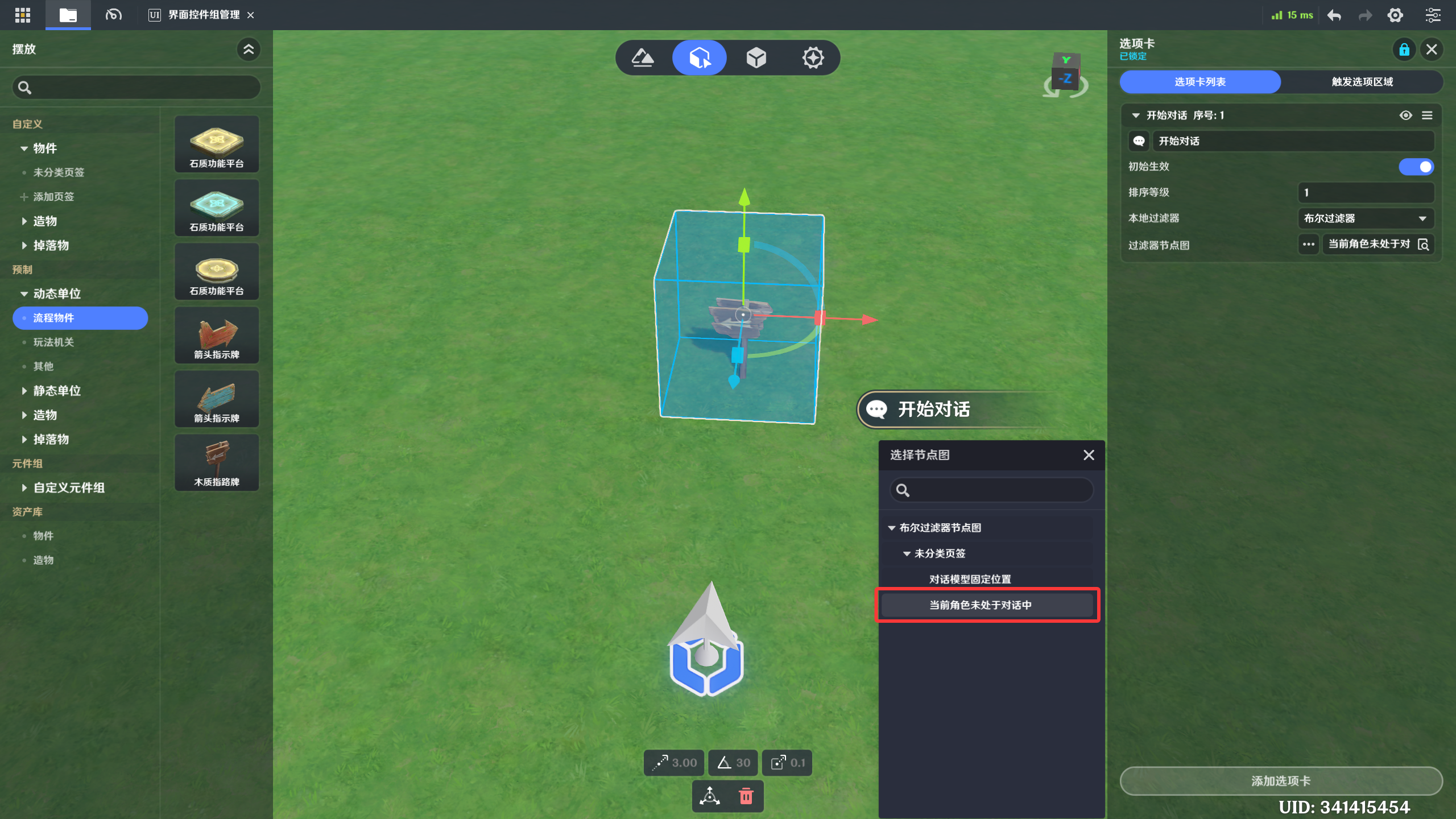Close the 界面控件组管理 tab

[251, 15]
